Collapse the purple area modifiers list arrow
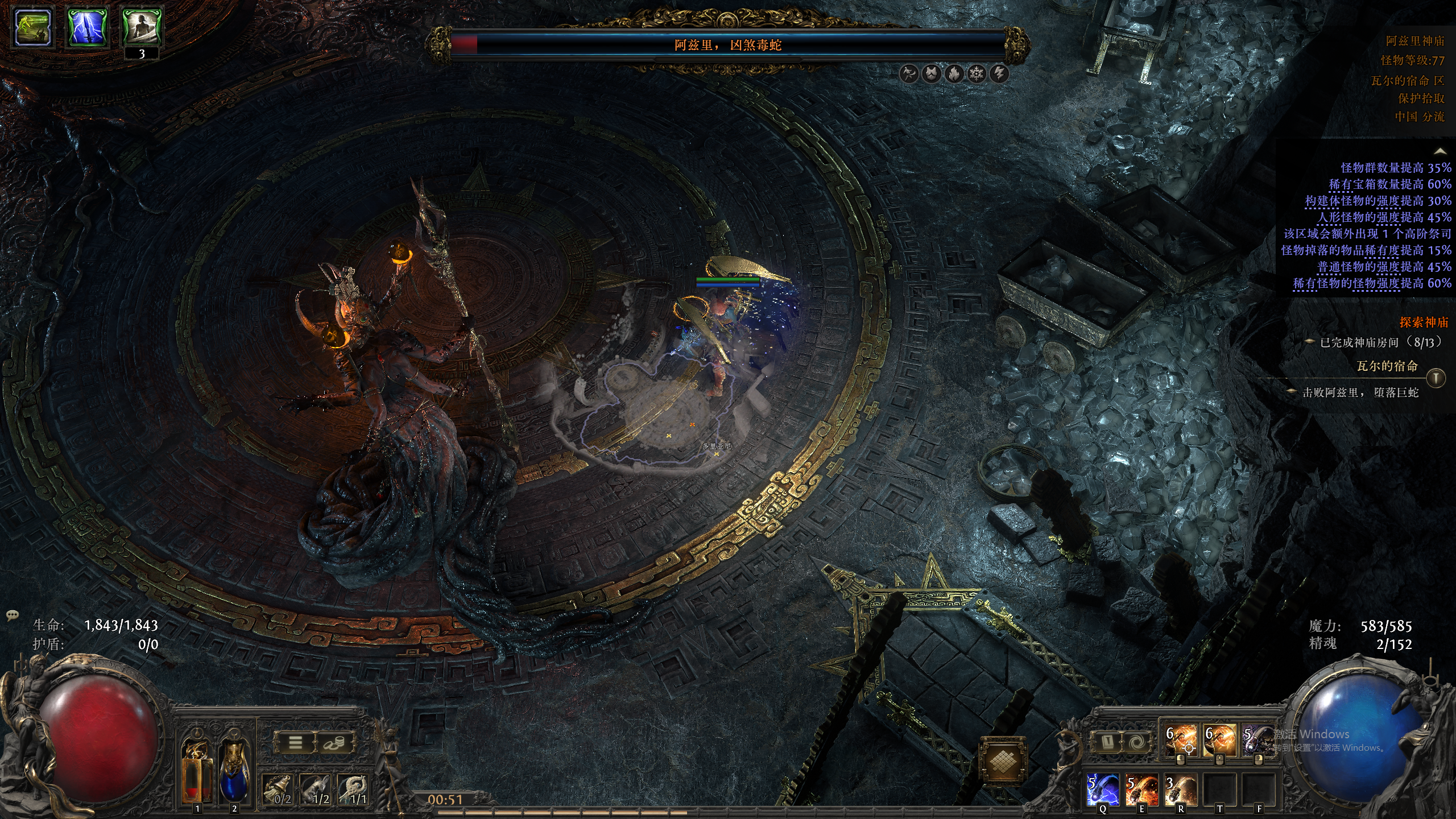Screen dimensions: 1456x819 click(x=1440, y=151)
